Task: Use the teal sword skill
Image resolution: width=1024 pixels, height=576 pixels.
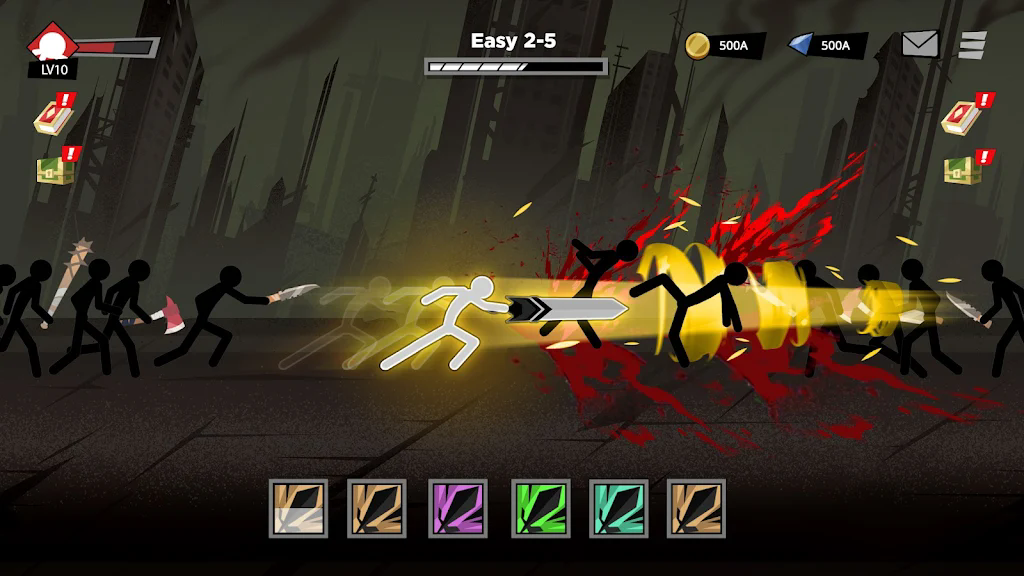Action: click(x=619, y=508)
